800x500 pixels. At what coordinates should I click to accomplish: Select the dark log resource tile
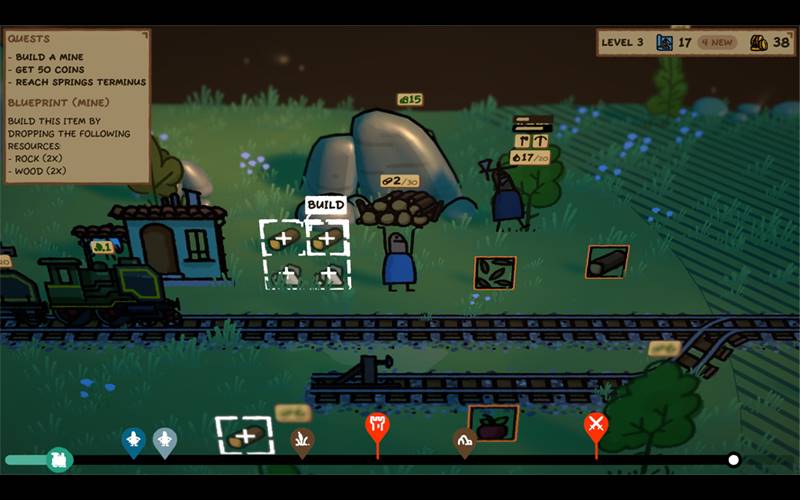pos(607,261)
